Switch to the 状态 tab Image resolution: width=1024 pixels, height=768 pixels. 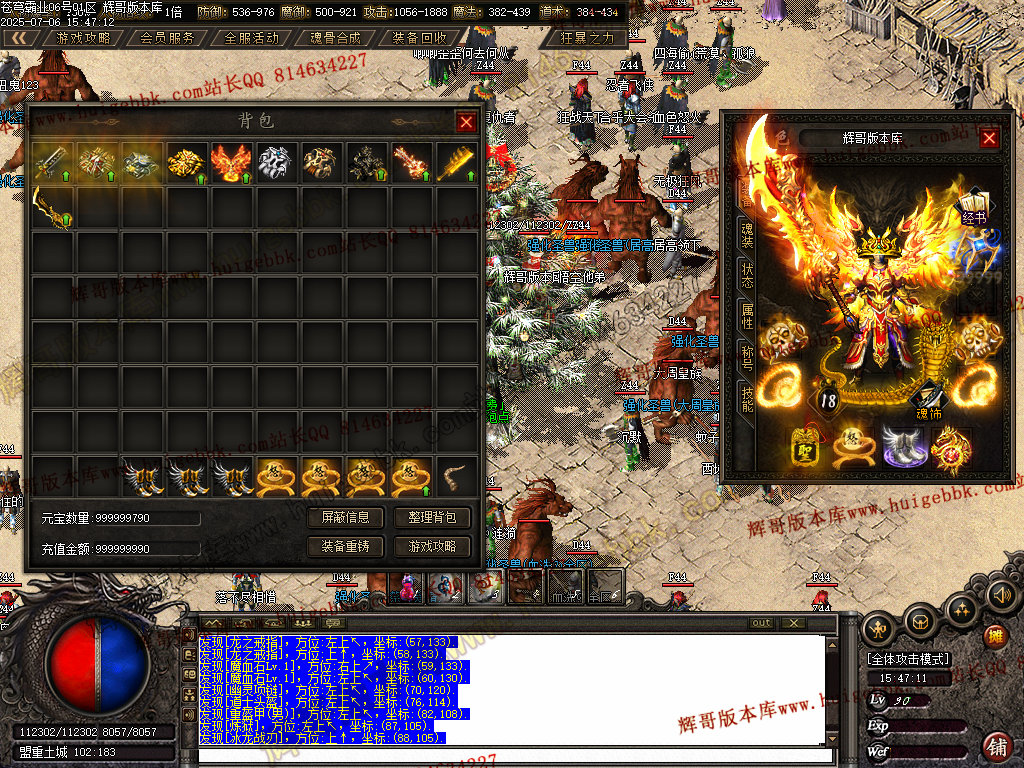coord(747,276)
